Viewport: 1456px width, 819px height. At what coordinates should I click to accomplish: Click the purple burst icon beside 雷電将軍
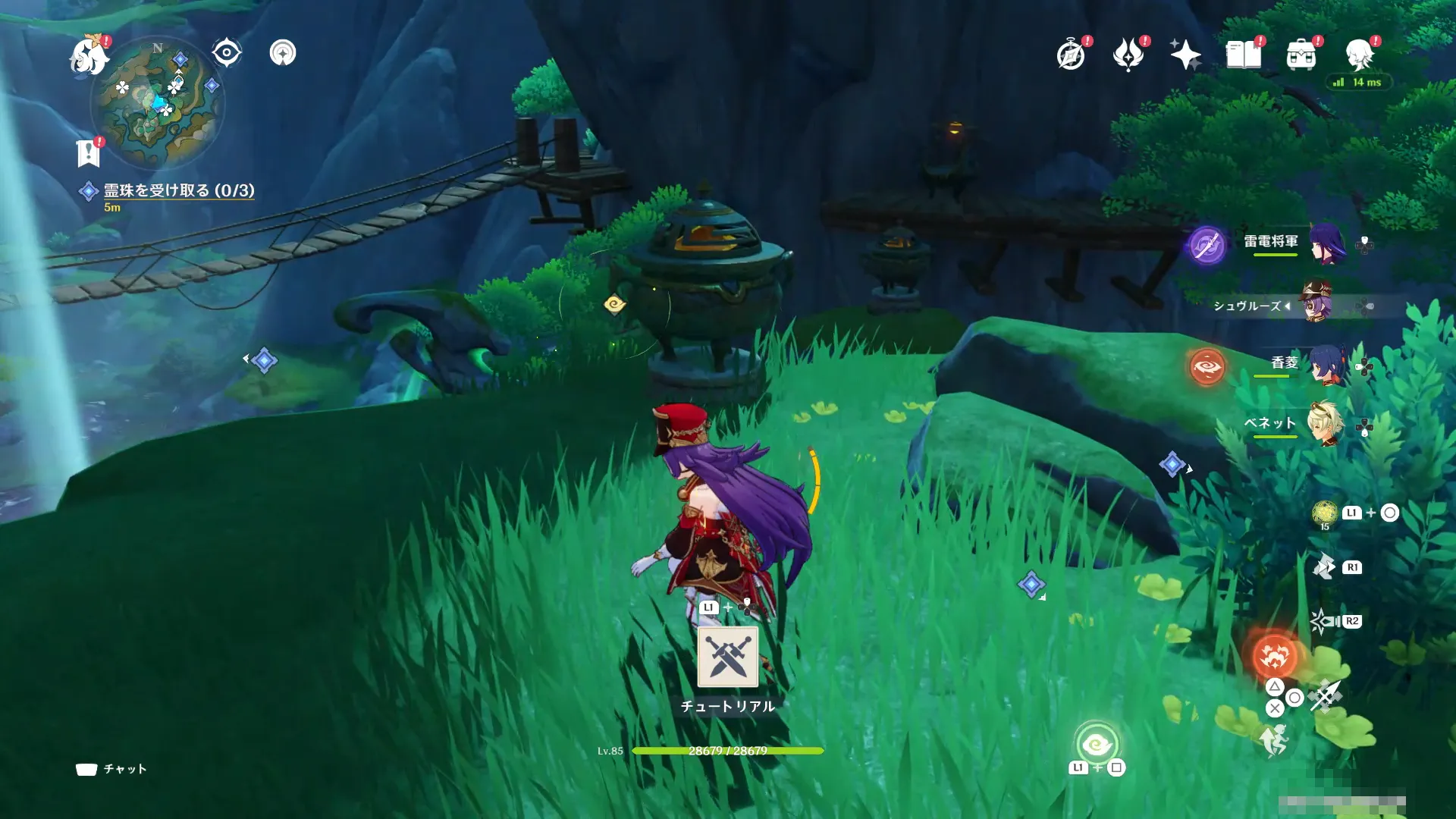point(1207,246)
